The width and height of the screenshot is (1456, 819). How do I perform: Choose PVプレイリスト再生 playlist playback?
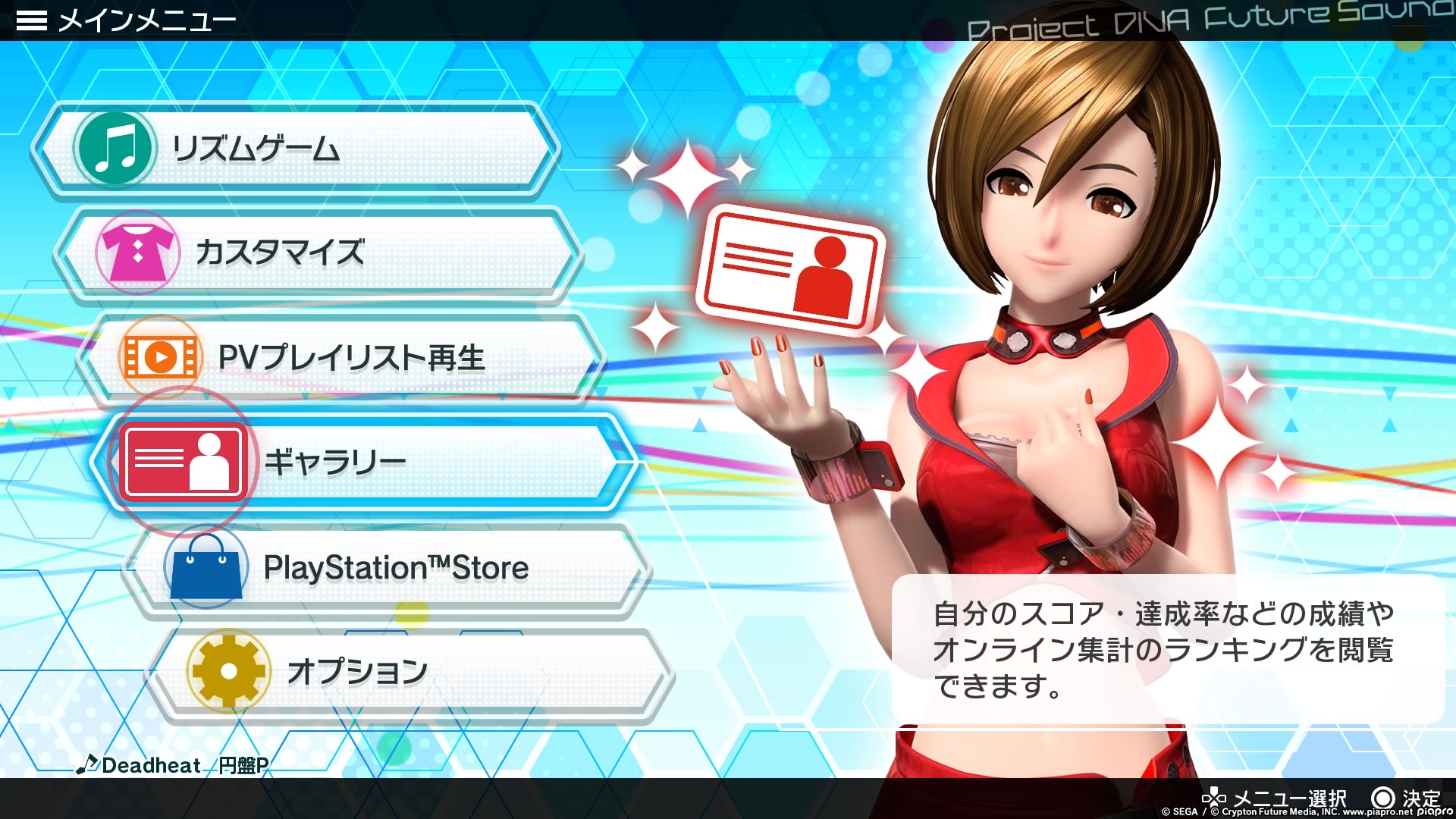click(341, 358)
